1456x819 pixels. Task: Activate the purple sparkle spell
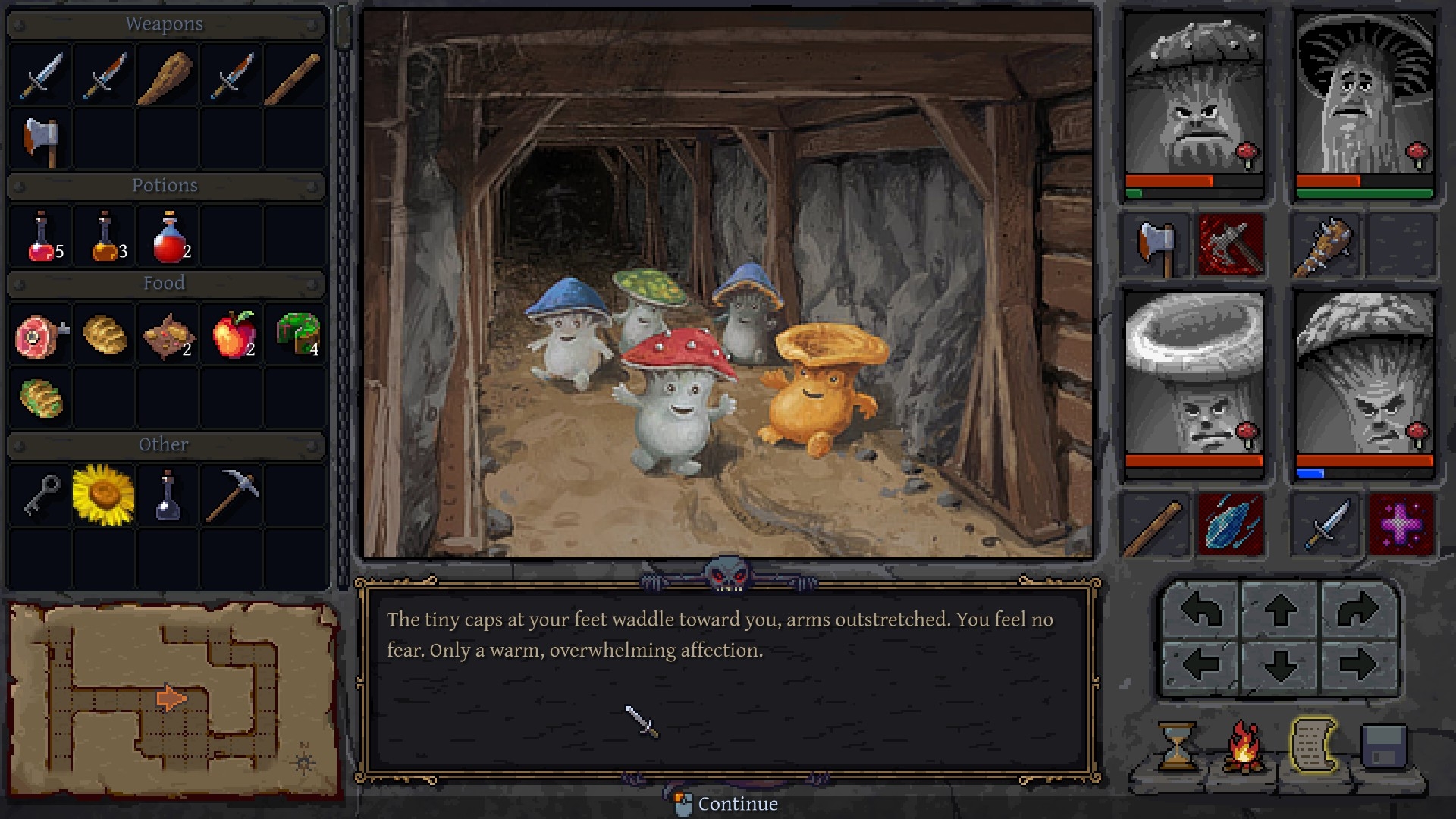(1401, 524)
